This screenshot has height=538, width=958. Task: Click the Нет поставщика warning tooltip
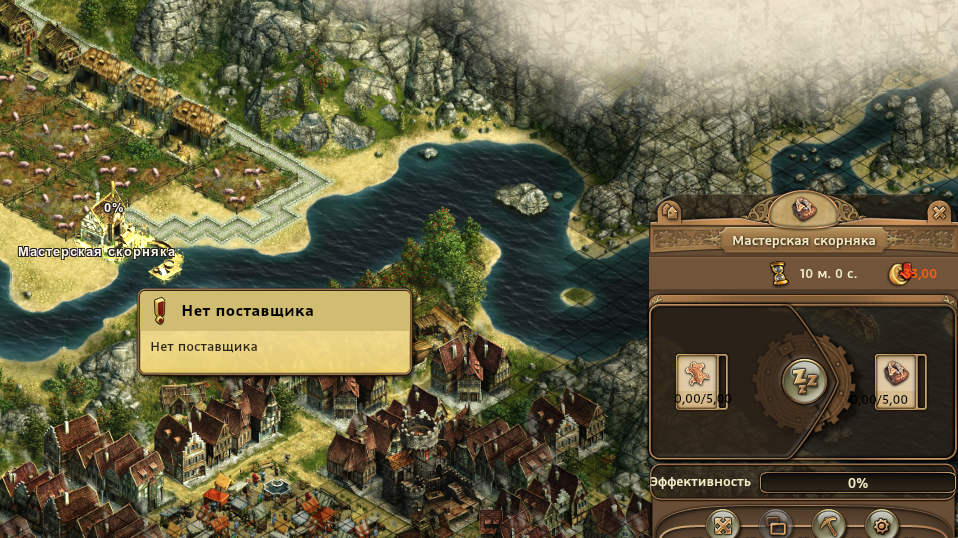275,331
